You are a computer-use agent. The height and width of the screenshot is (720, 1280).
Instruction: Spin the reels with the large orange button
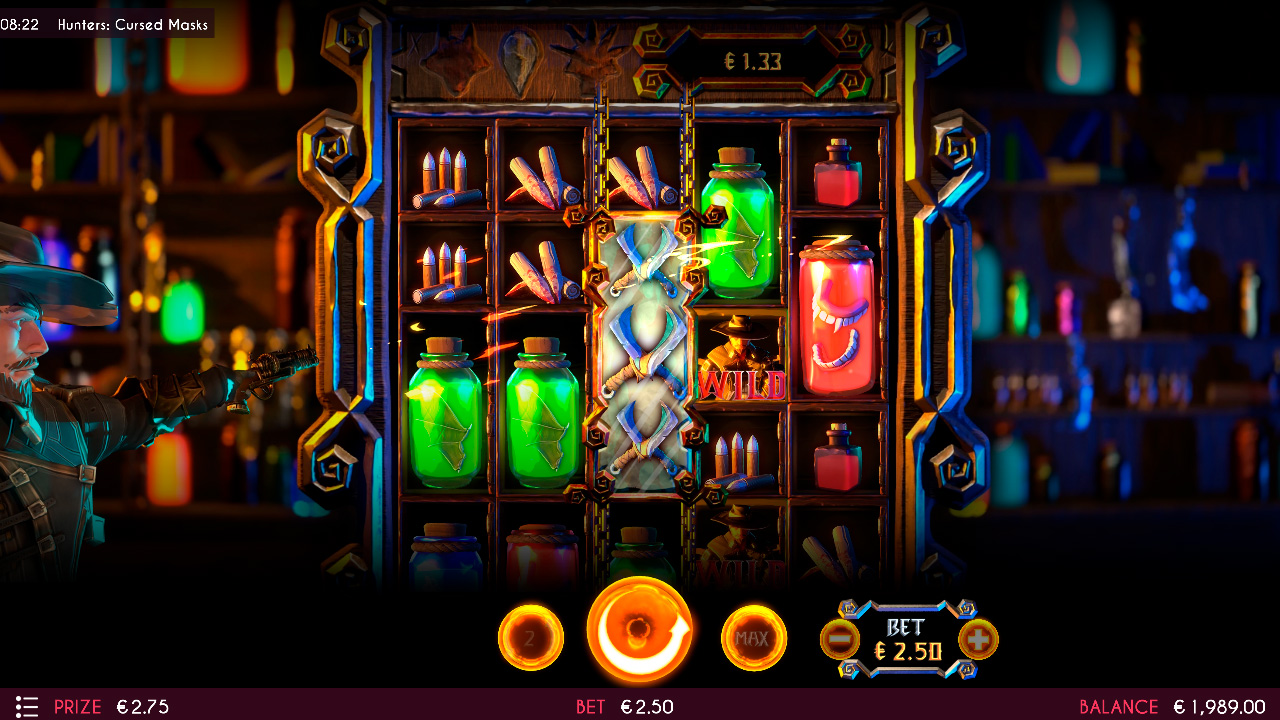(x=640, y=631)
